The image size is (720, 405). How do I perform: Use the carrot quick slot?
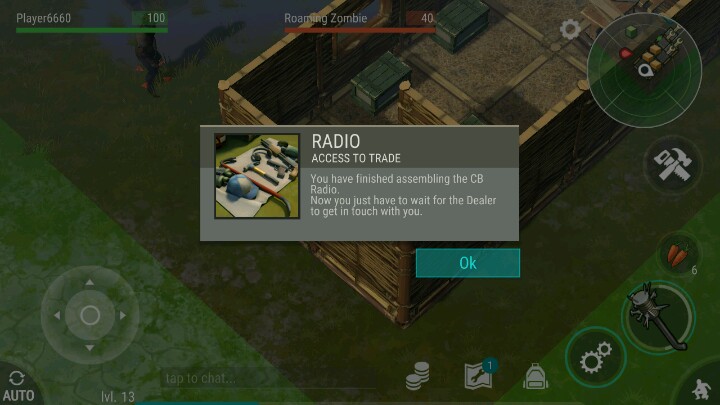point(678,255)
